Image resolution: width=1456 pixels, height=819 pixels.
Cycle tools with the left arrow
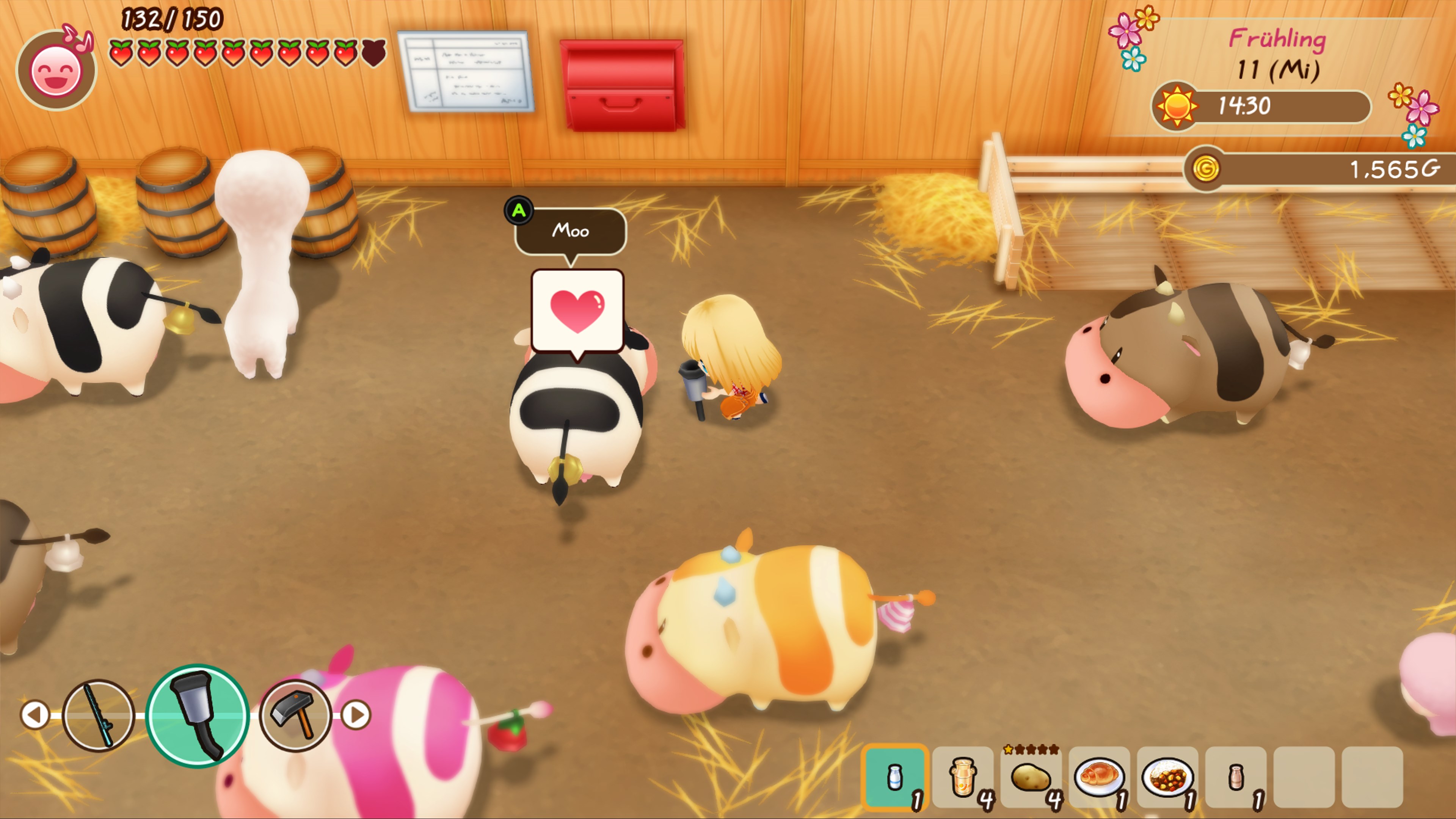pos(35,715)
